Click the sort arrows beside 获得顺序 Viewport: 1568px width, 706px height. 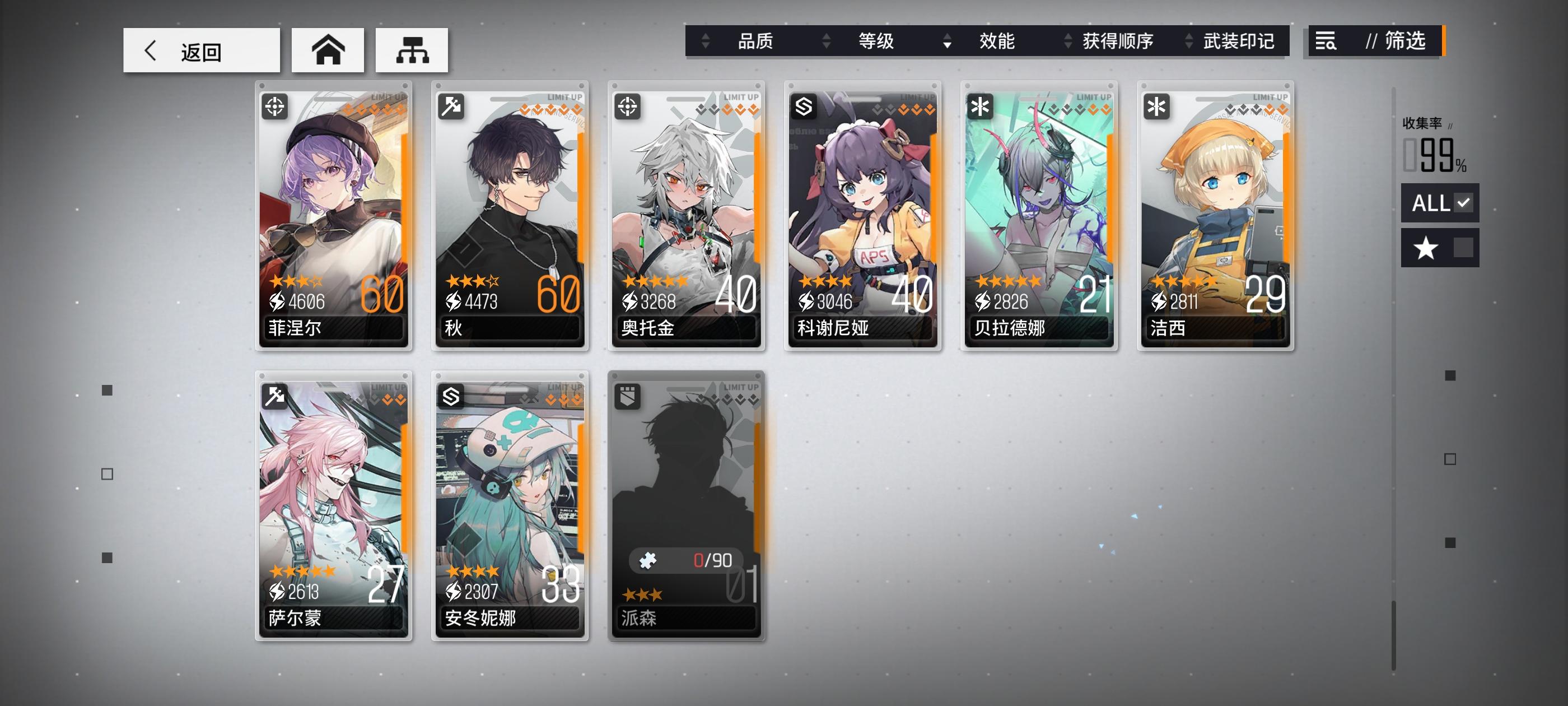click(x=1068, y=41)
